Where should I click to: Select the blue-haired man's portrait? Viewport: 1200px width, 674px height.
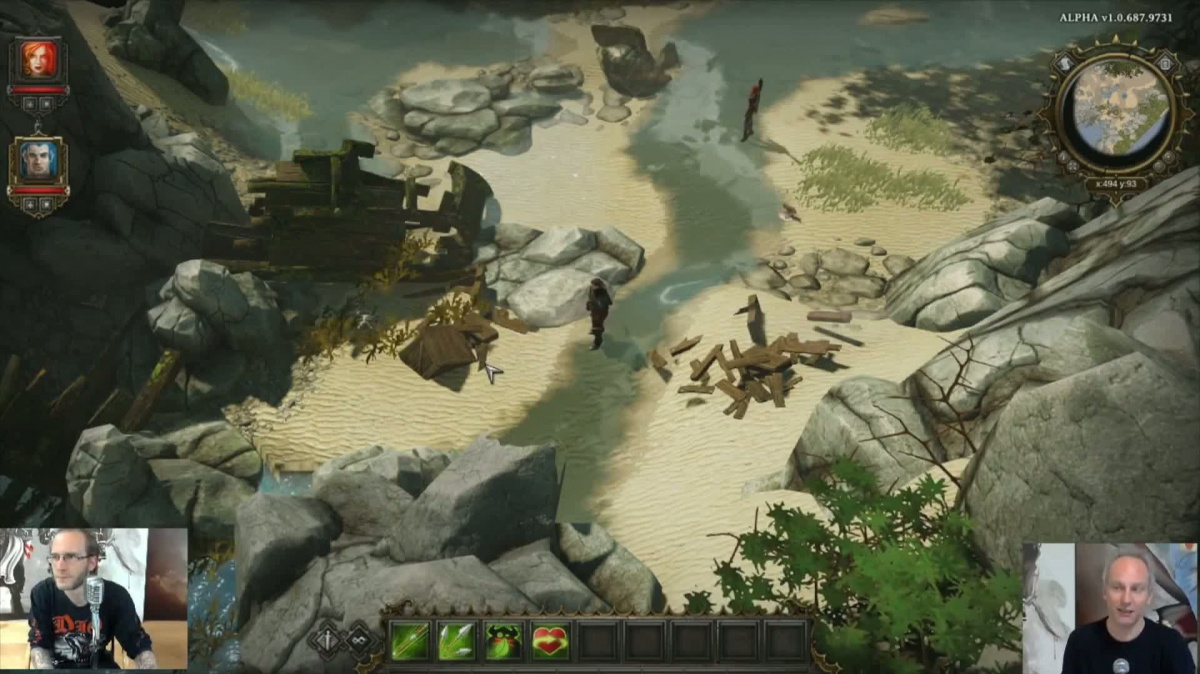click(38, 159)
